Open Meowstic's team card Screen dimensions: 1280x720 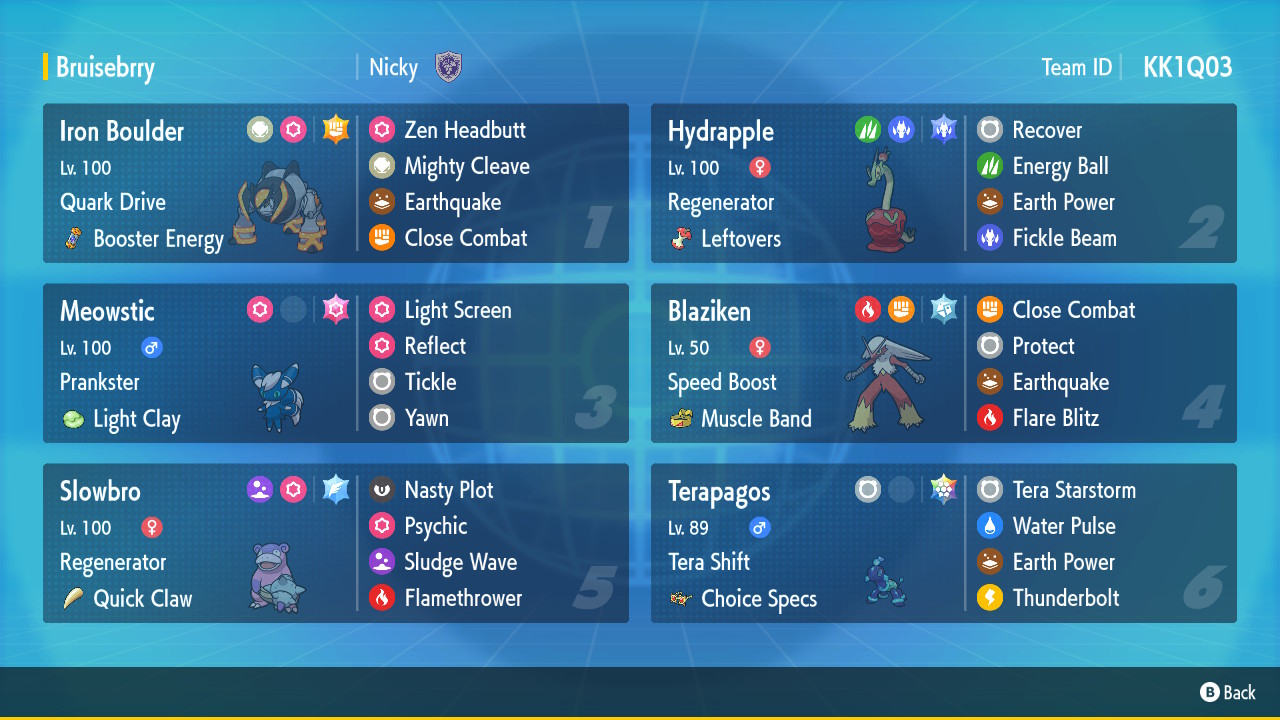tap(335, 363)
